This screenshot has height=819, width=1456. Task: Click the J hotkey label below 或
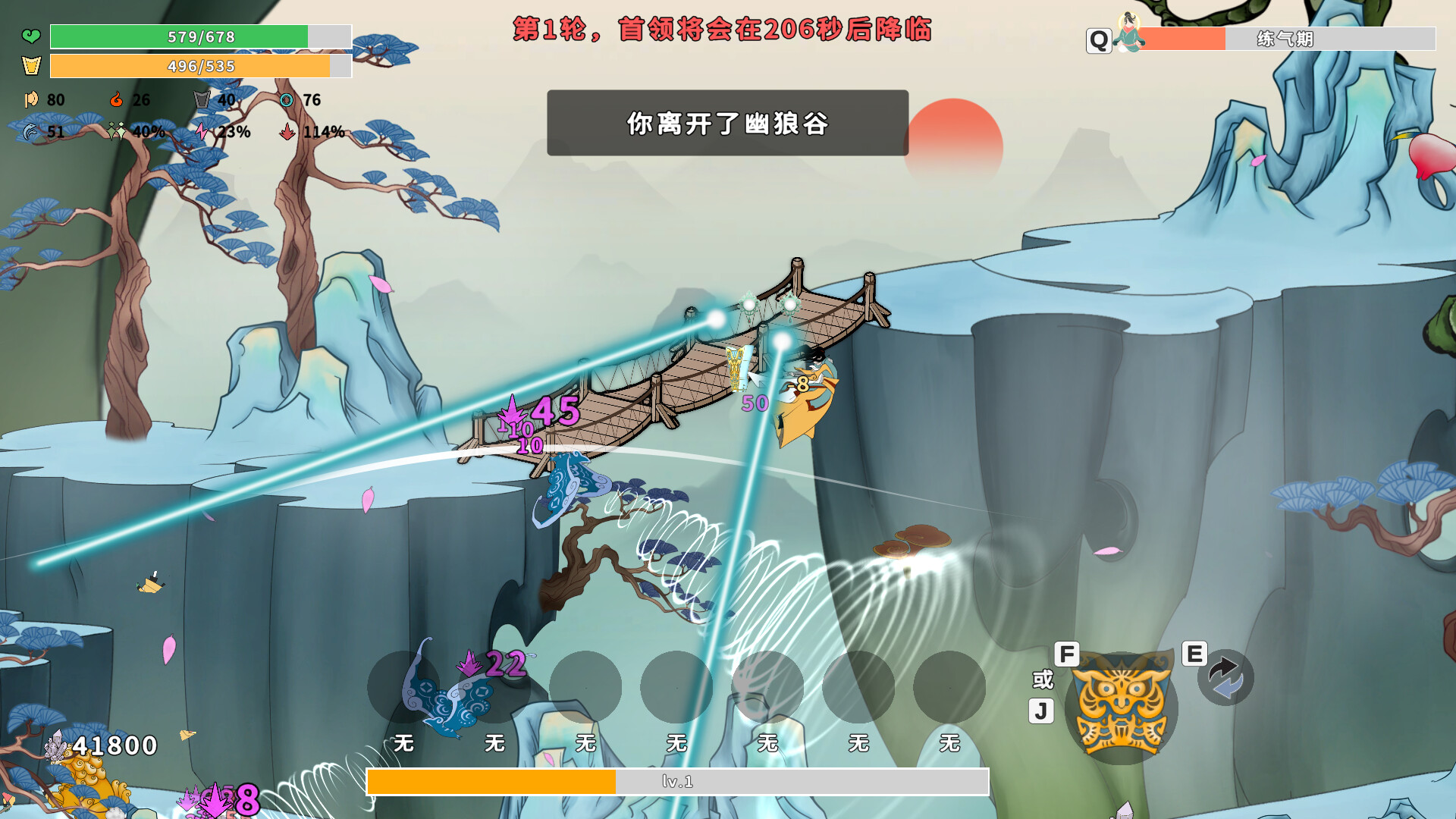click(x=1041, y=709)
